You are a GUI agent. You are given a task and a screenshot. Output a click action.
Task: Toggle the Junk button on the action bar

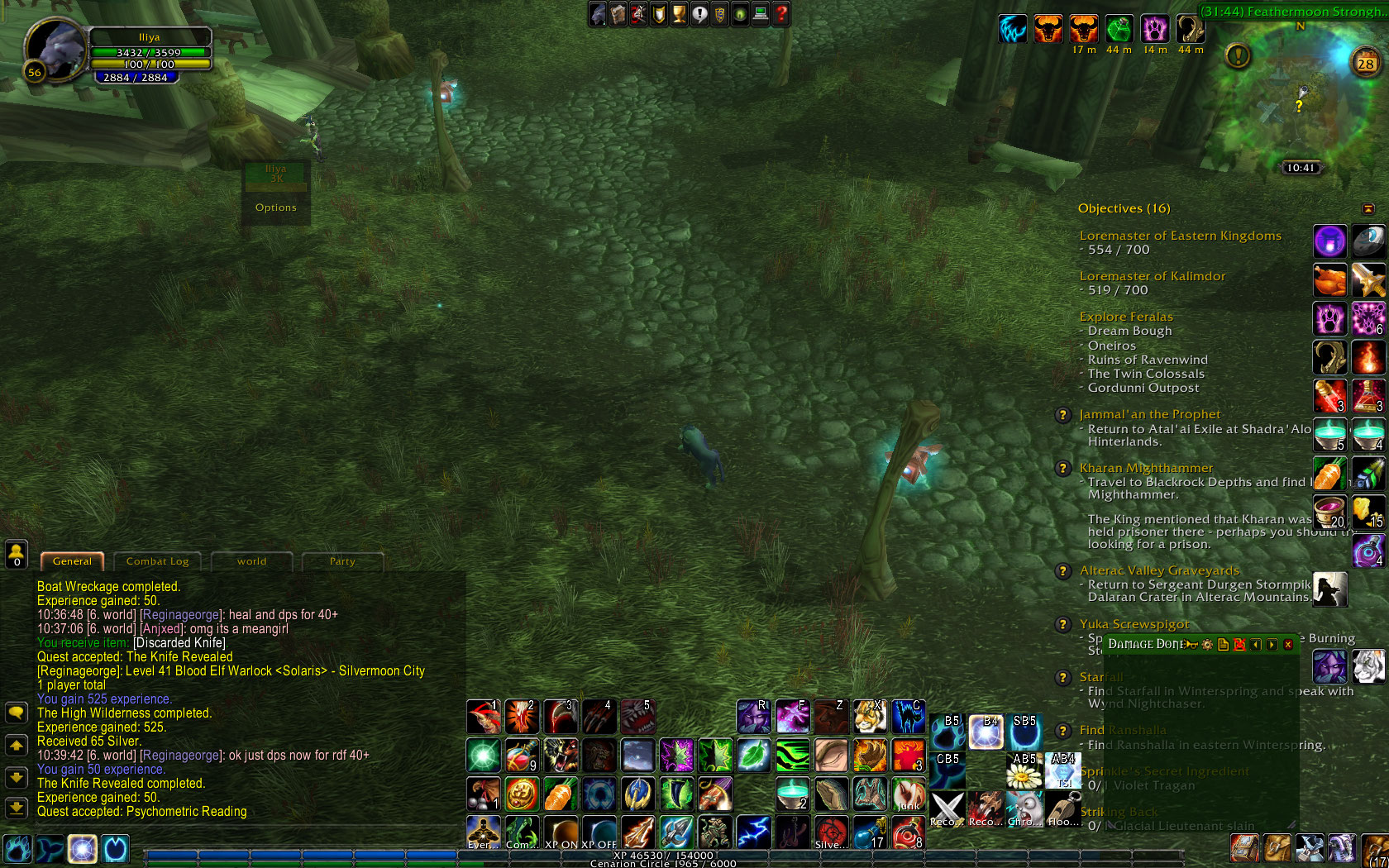pos(906,795)
